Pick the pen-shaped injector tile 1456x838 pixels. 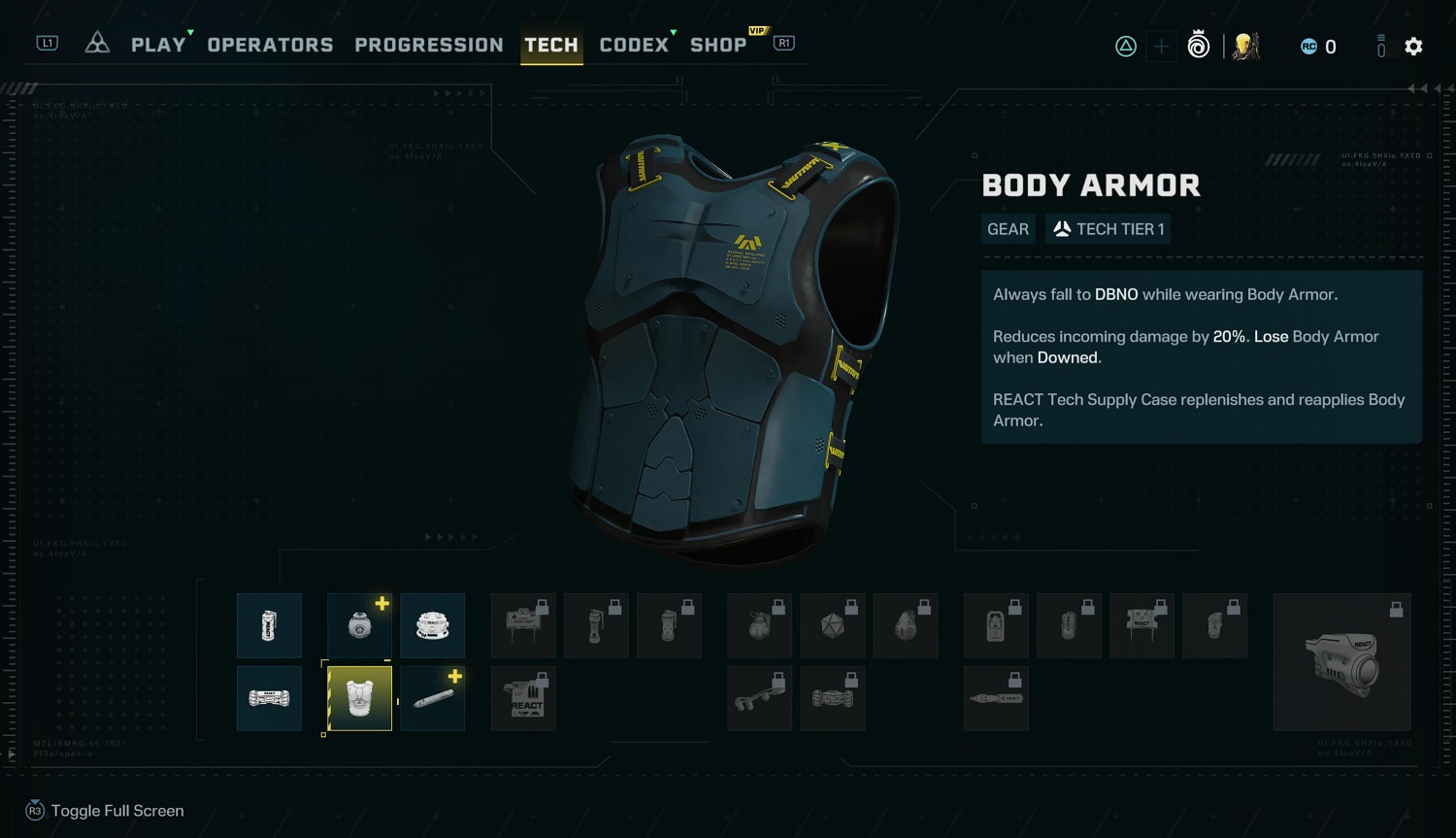coord(432,698)
